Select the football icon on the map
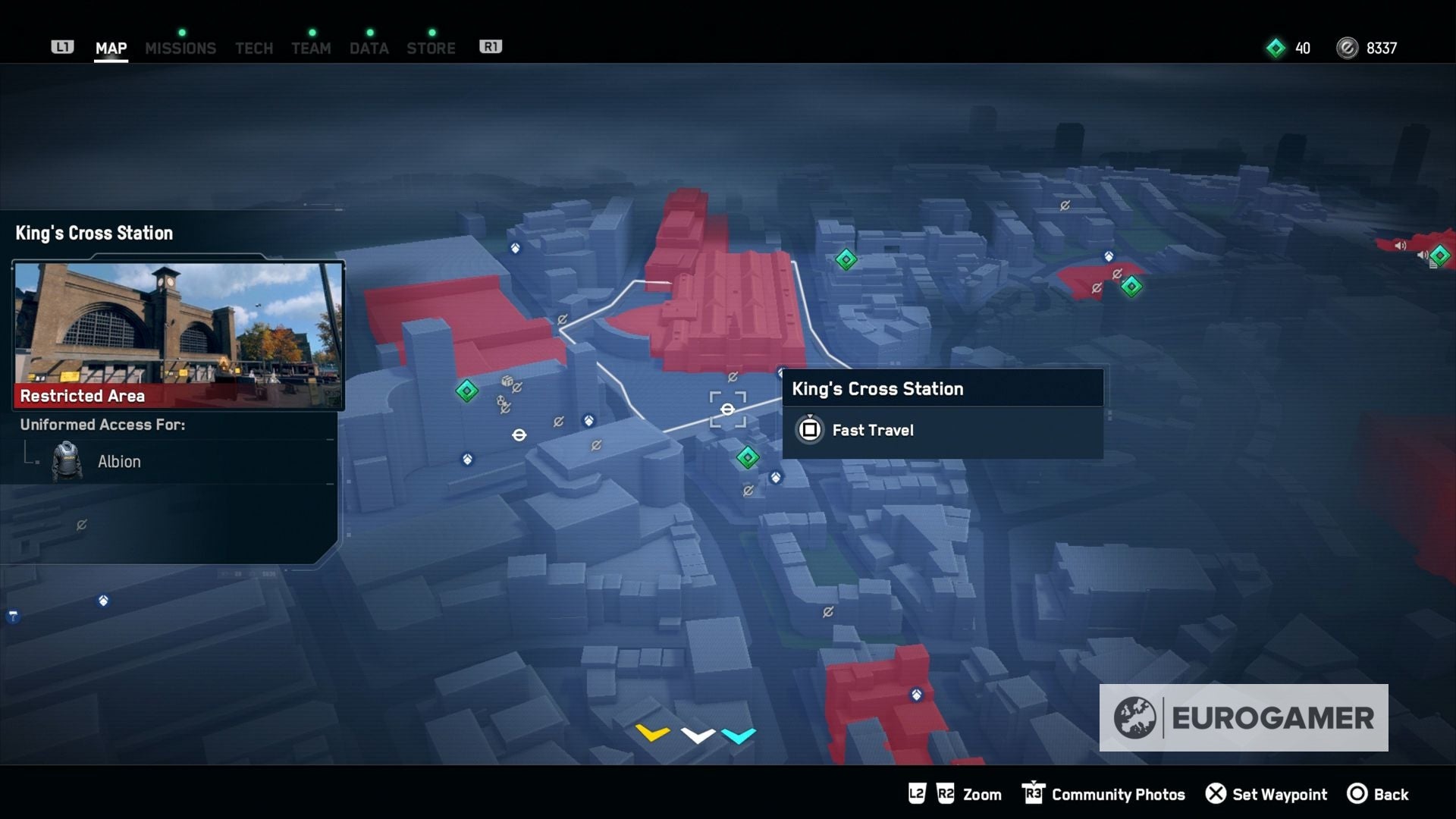Screen dimensions: 1456x819 tap(500, 402)
